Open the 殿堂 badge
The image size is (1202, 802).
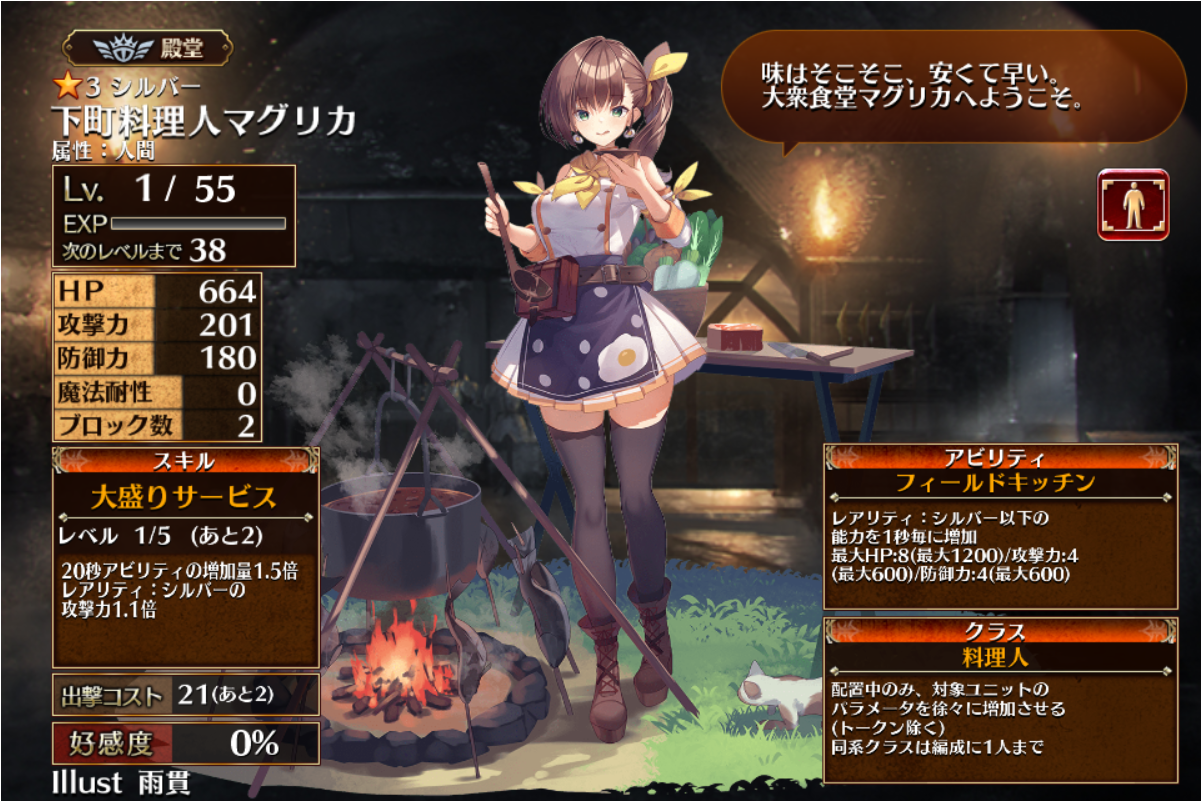[x=148, y=48]
